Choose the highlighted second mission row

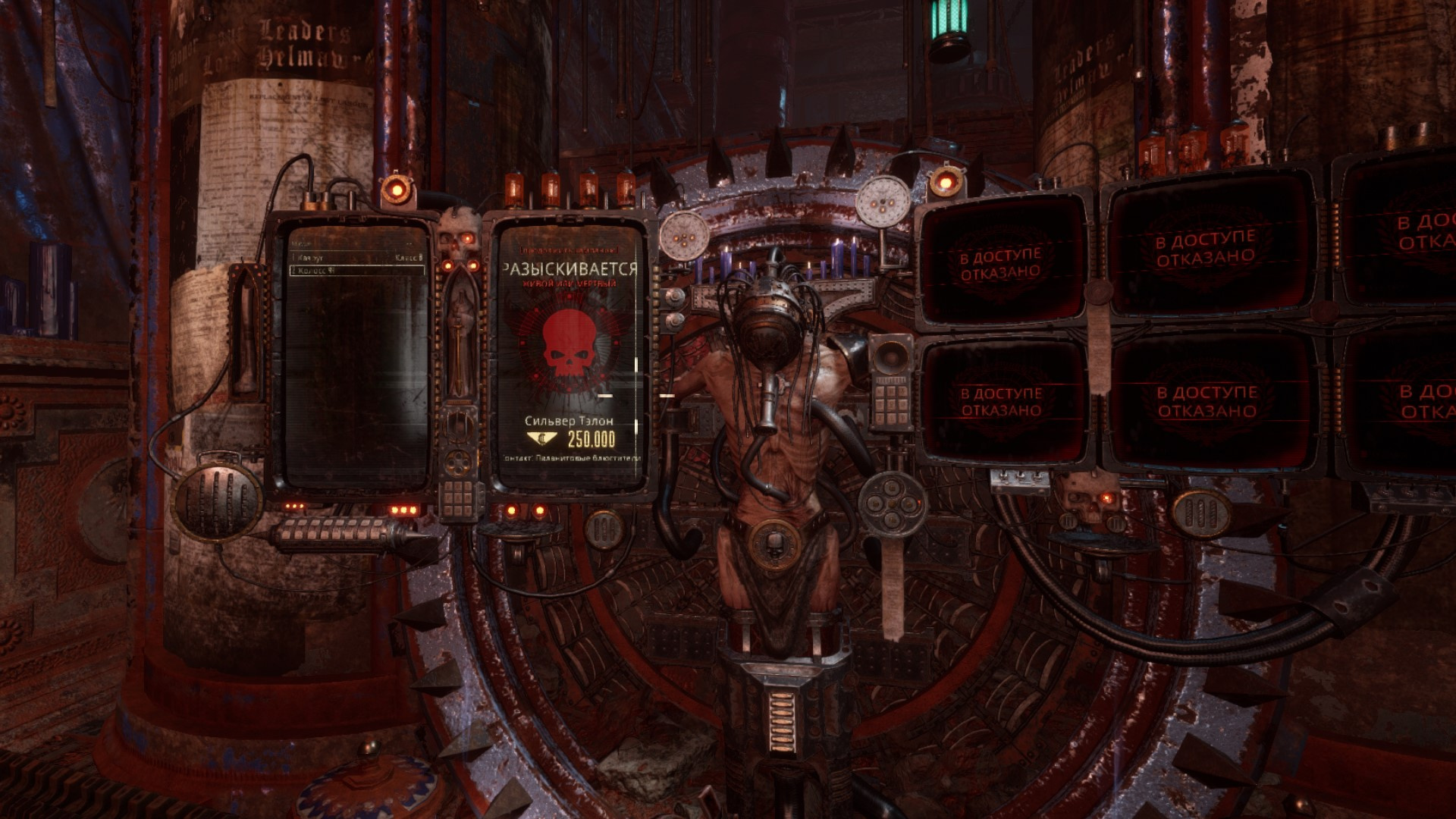point(356,270)
